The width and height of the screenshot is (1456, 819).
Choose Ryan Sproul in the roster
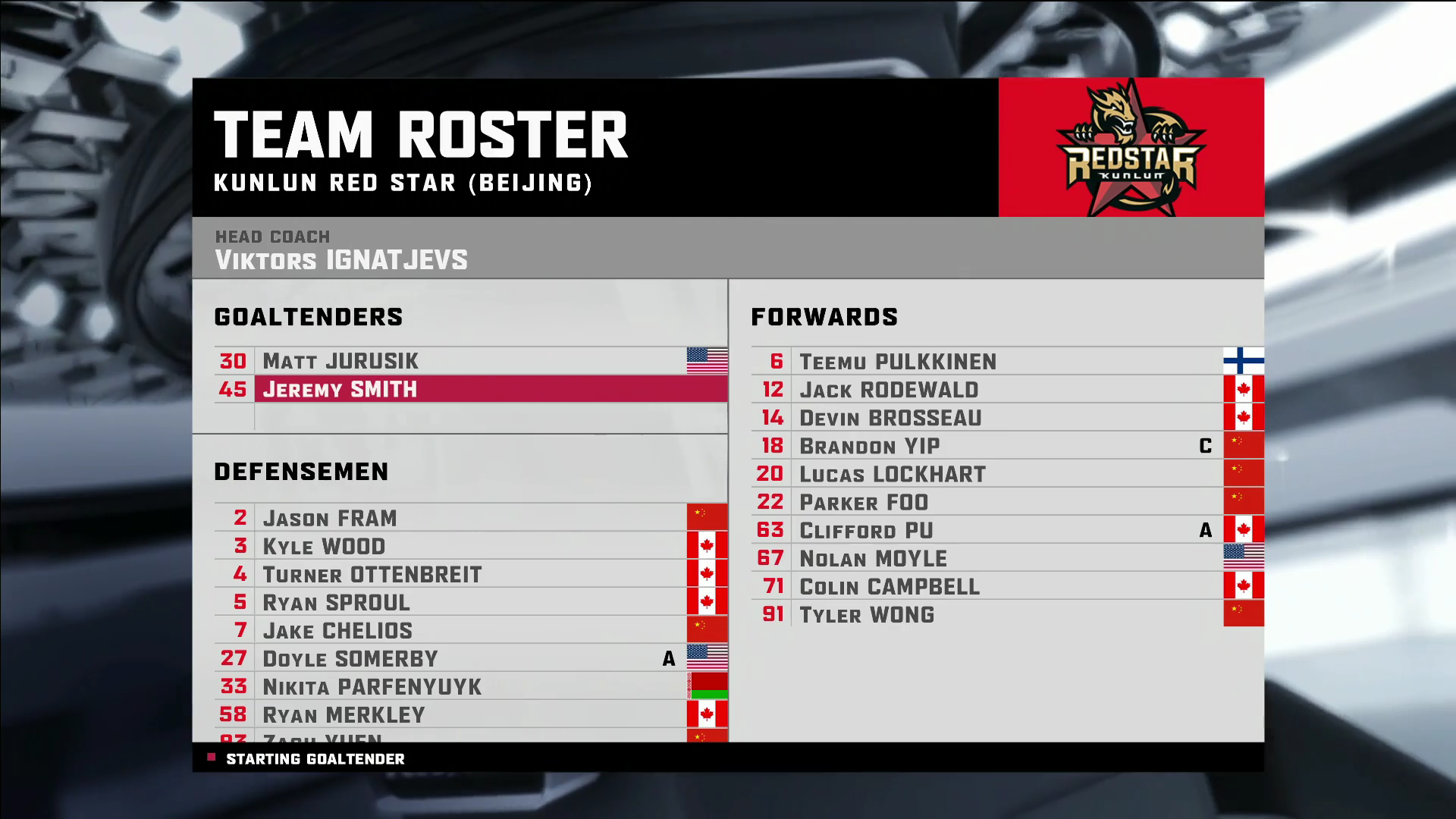336,602
